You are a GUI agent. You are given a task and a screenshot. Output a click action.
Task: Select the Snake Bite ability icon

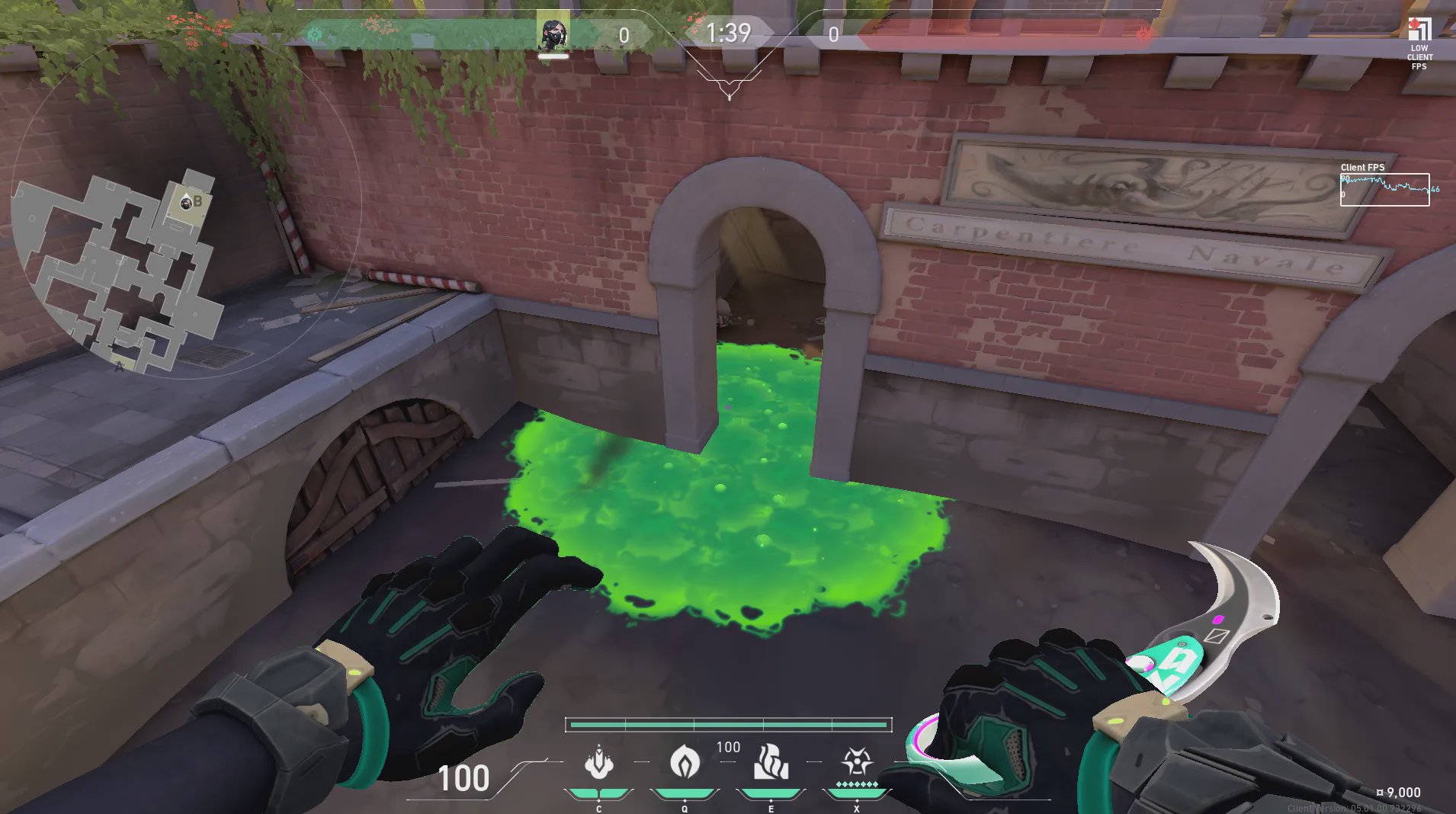tap(598, 763)
